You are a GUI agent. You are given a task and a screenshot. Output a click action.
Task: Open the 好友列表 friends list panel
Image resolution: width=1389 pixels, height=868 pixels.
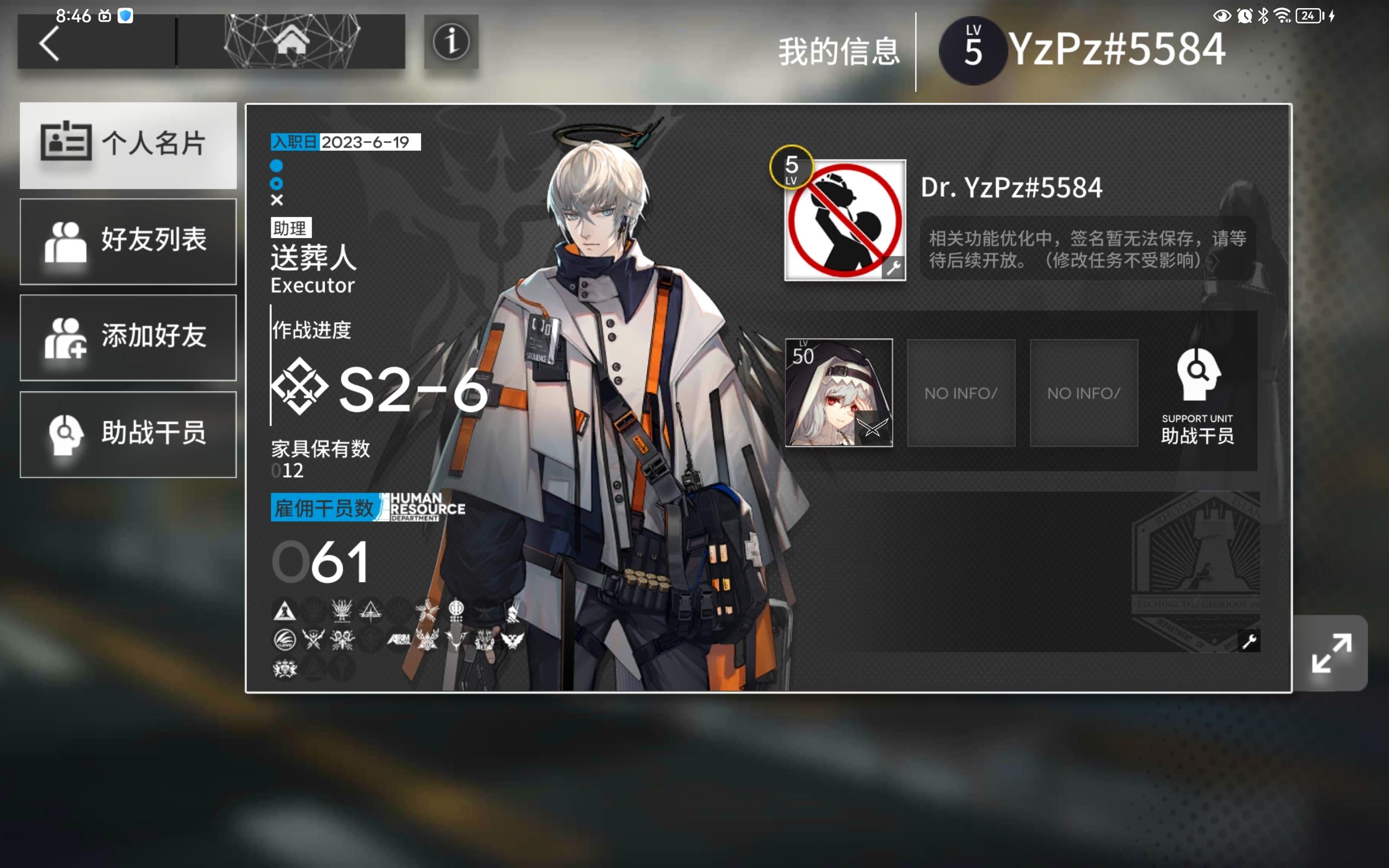point(128,241)
